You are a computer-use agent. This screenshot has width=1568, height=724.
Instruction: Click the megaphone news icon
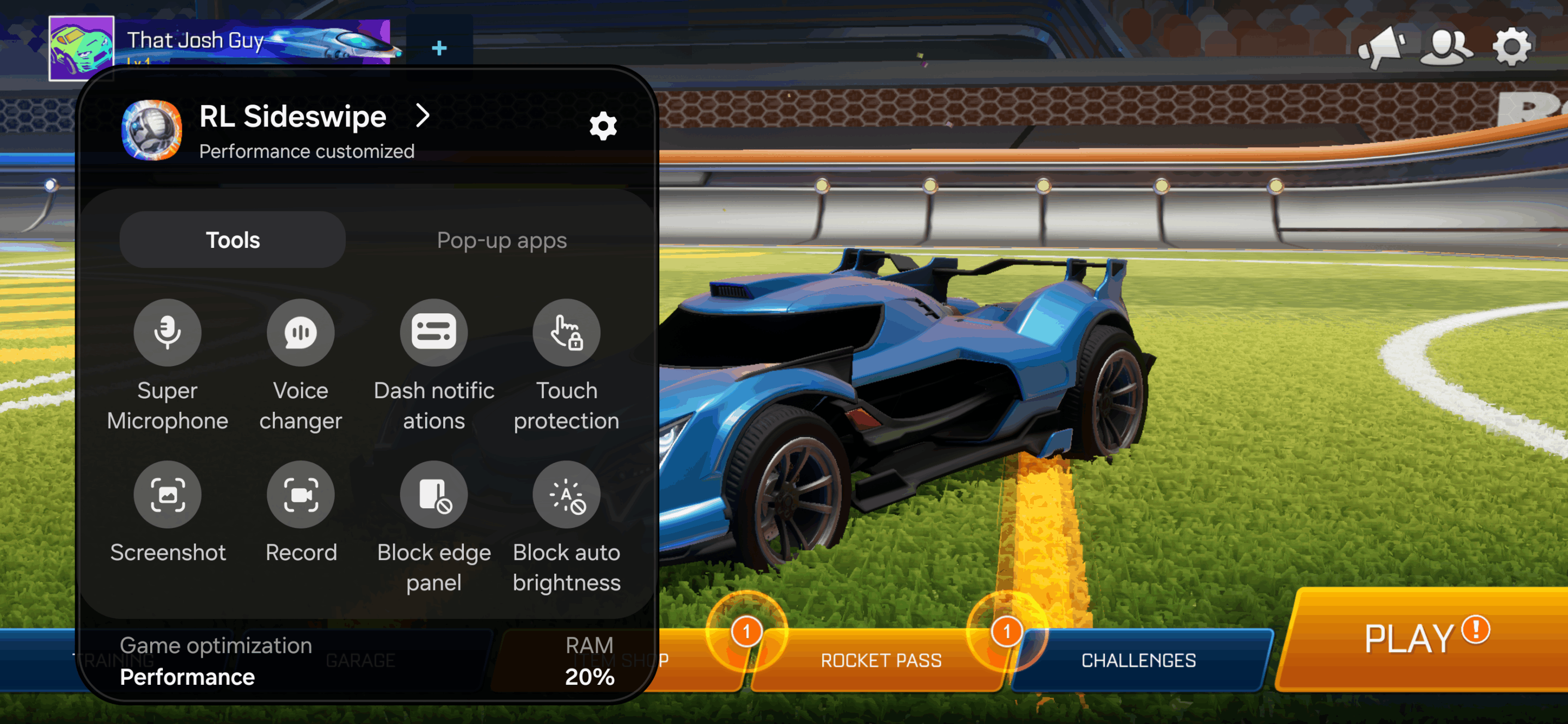click(1382, 46)
